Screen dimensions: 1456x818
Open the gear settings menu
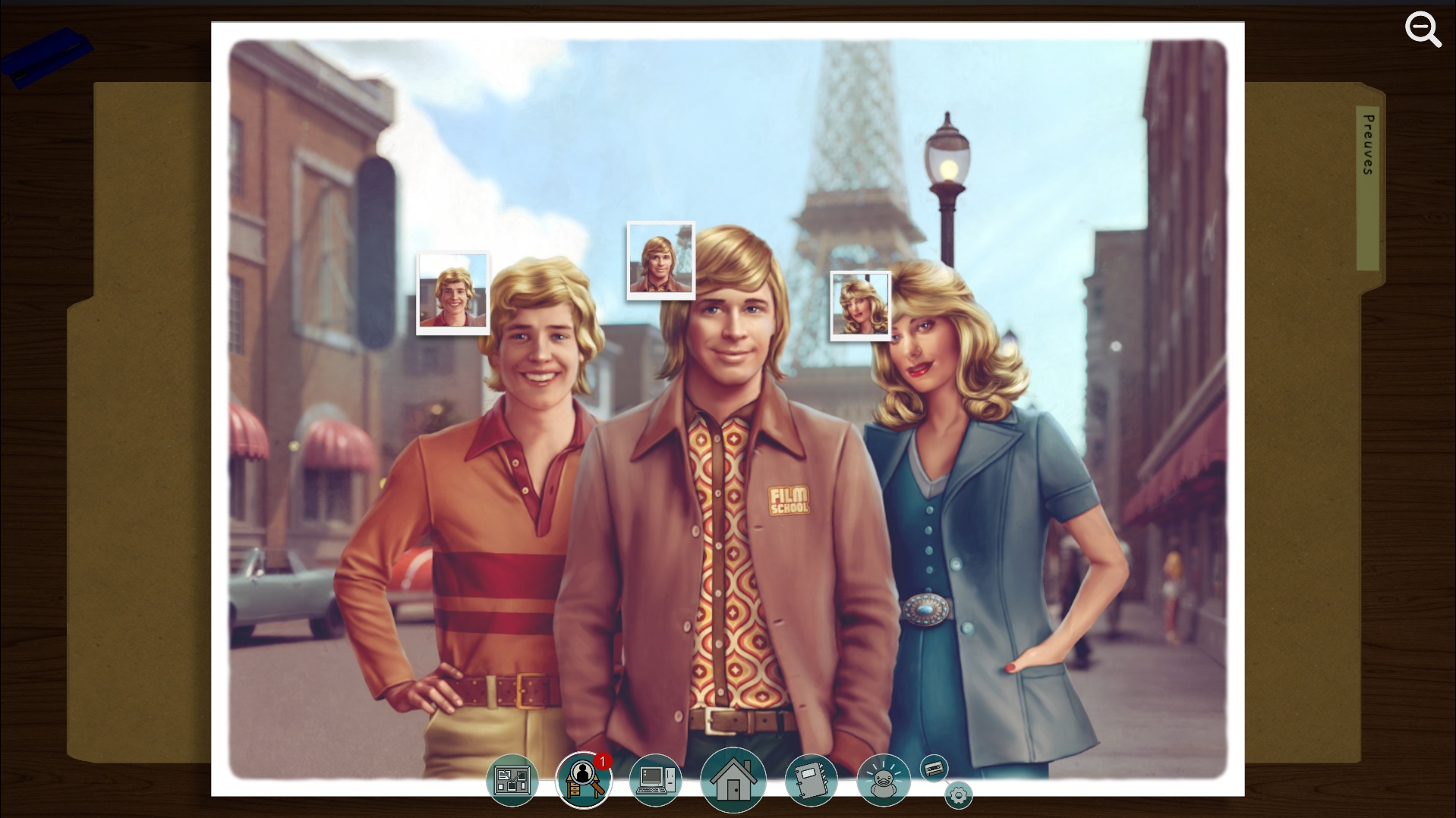tap(959, 795)
